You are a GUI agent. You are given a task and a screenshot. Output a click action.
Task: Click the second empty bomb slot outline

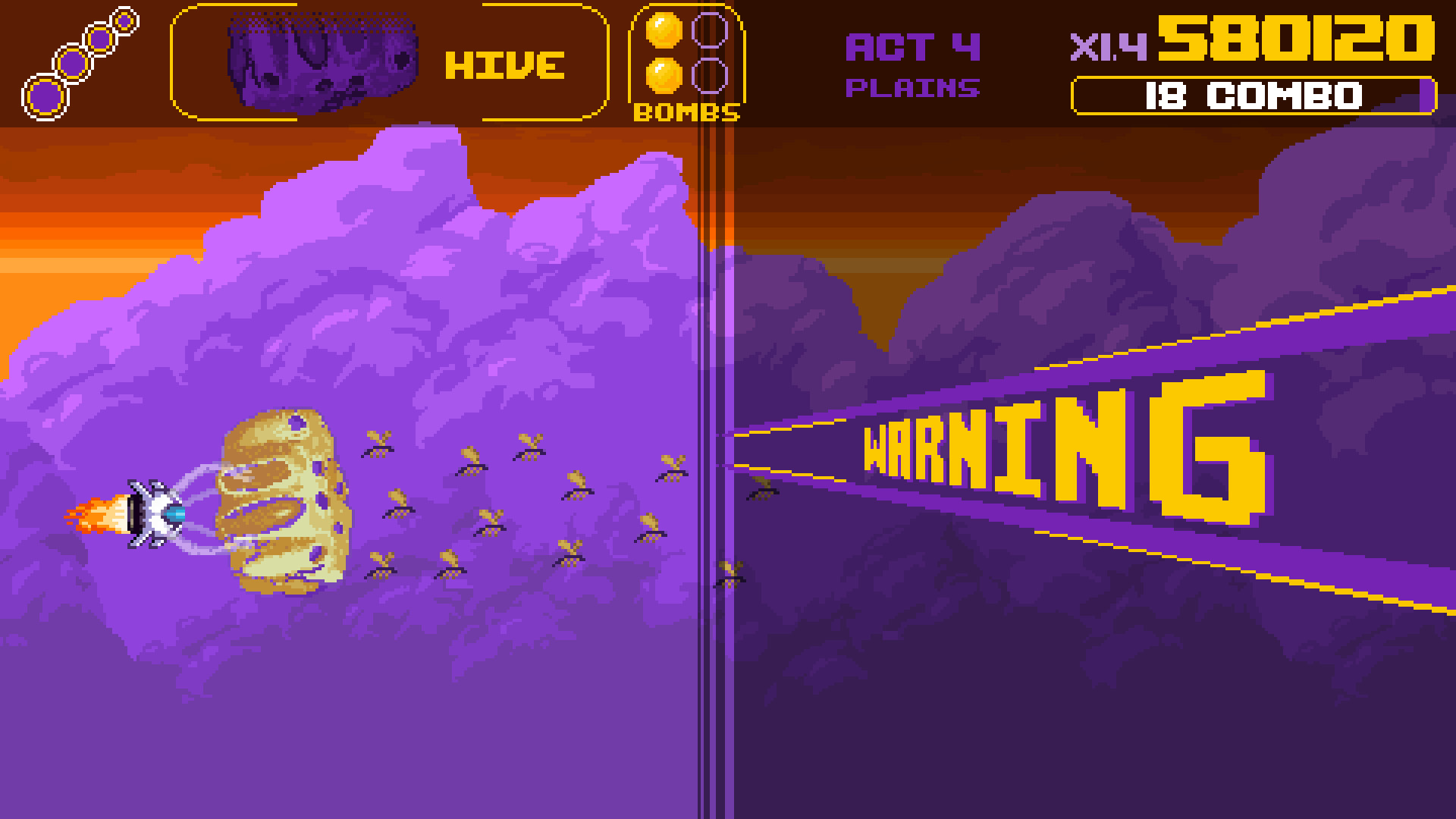click(711, 76)
